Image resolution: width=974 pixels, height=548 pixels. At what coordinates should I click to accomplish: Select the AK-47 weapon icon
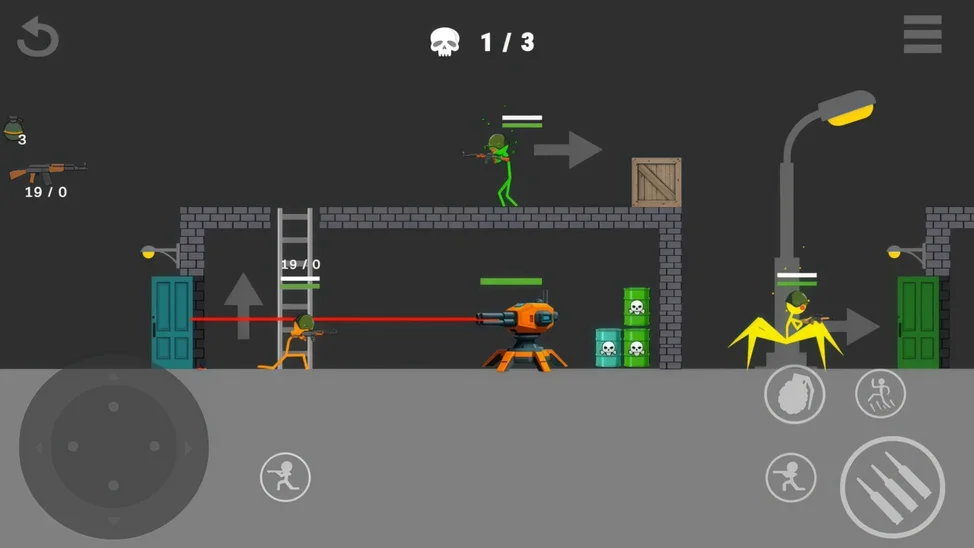(47, 171)
